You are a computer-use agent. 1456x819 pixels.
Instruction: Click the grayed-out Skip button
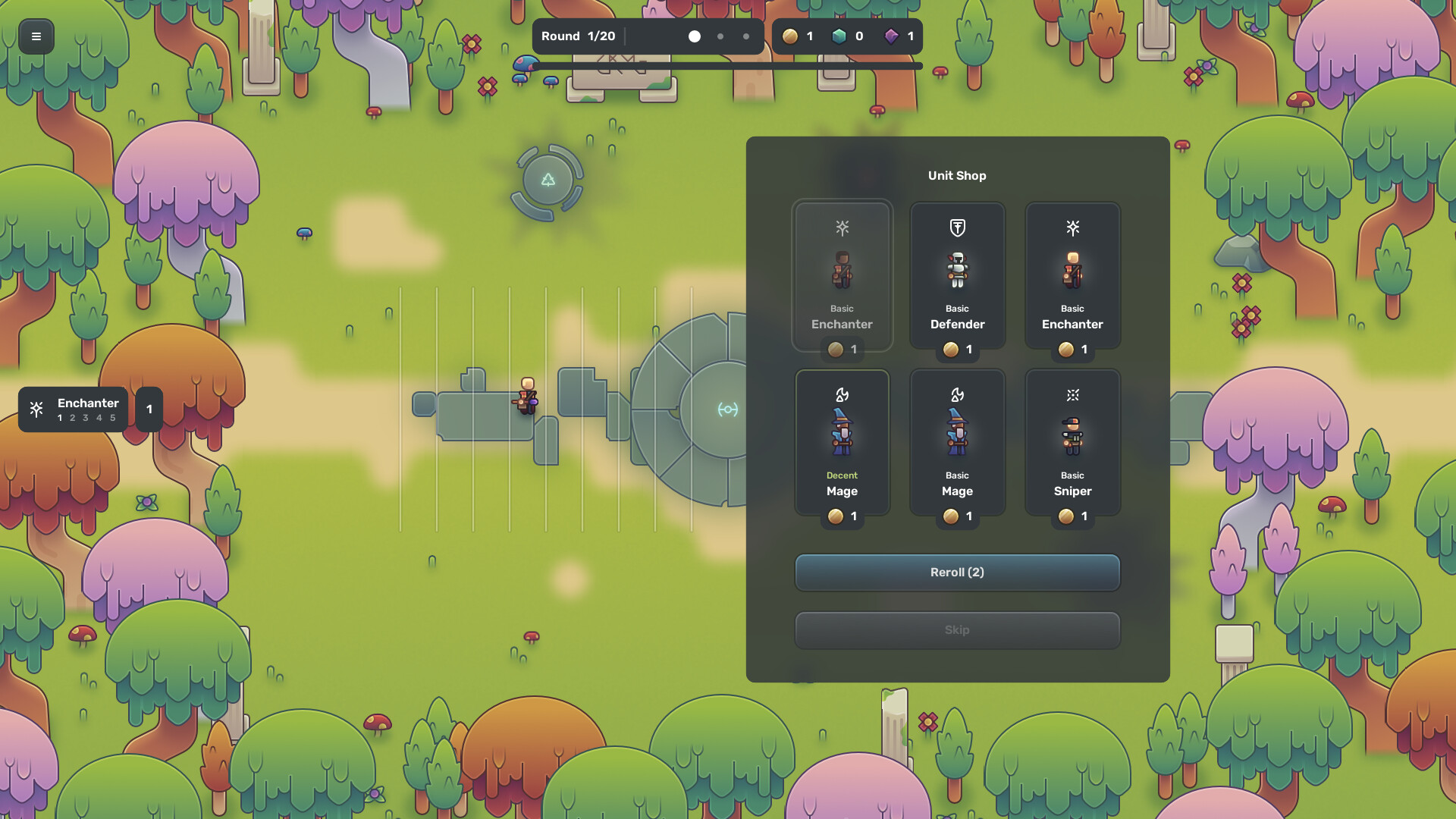pyautogui.click(x=957, y=629)
